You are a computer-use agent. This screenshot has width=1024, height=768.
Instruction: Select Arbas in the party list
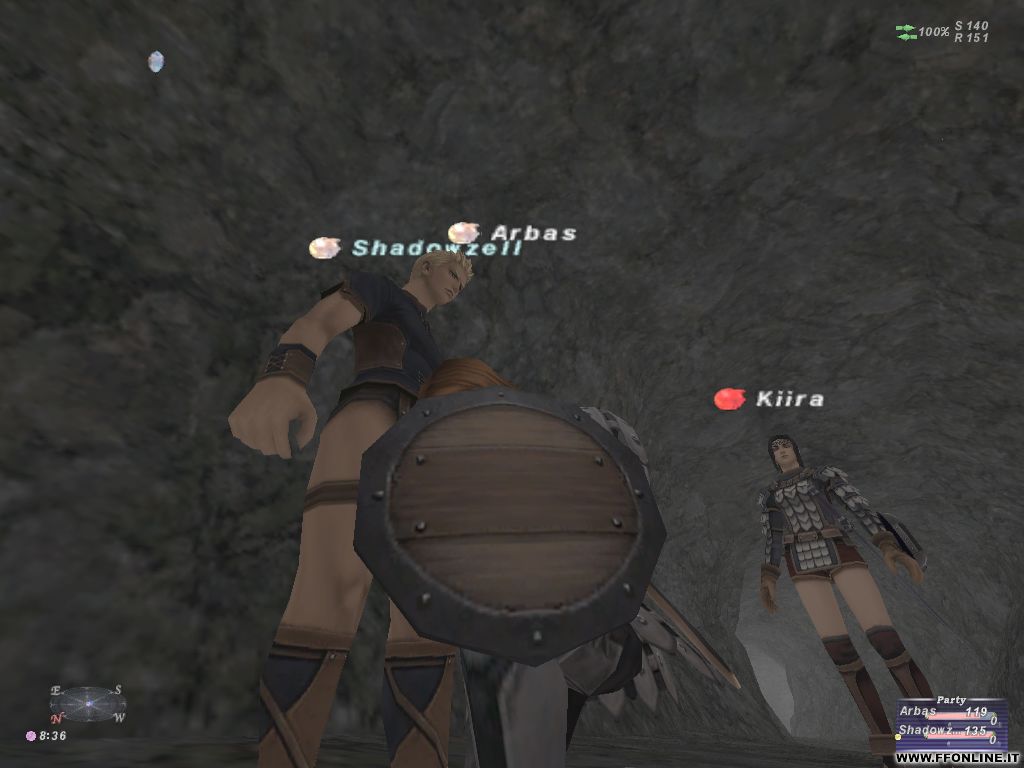(920, 712)
